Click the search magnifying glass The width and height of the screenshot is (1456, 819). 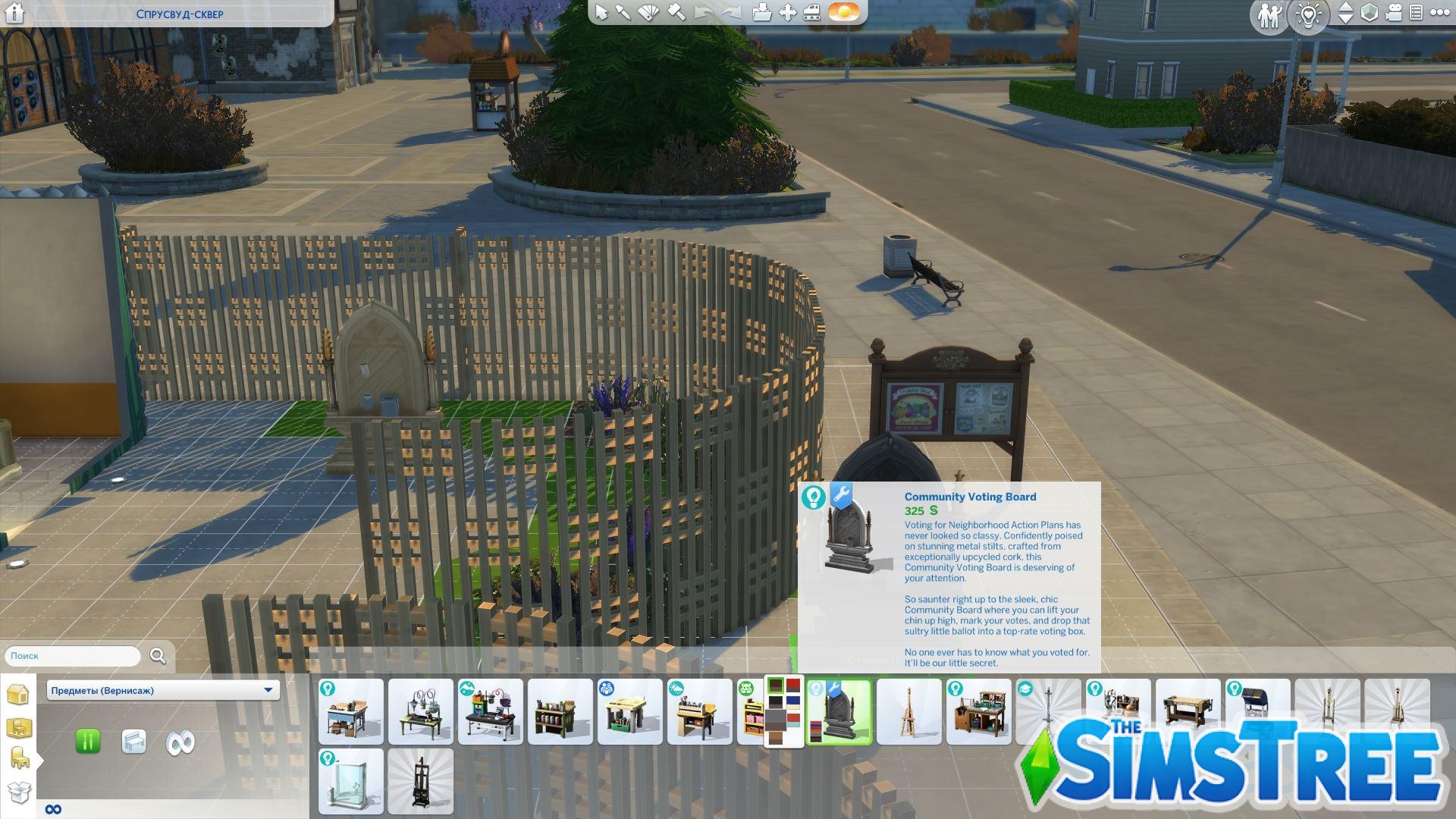tap(157, 656)
